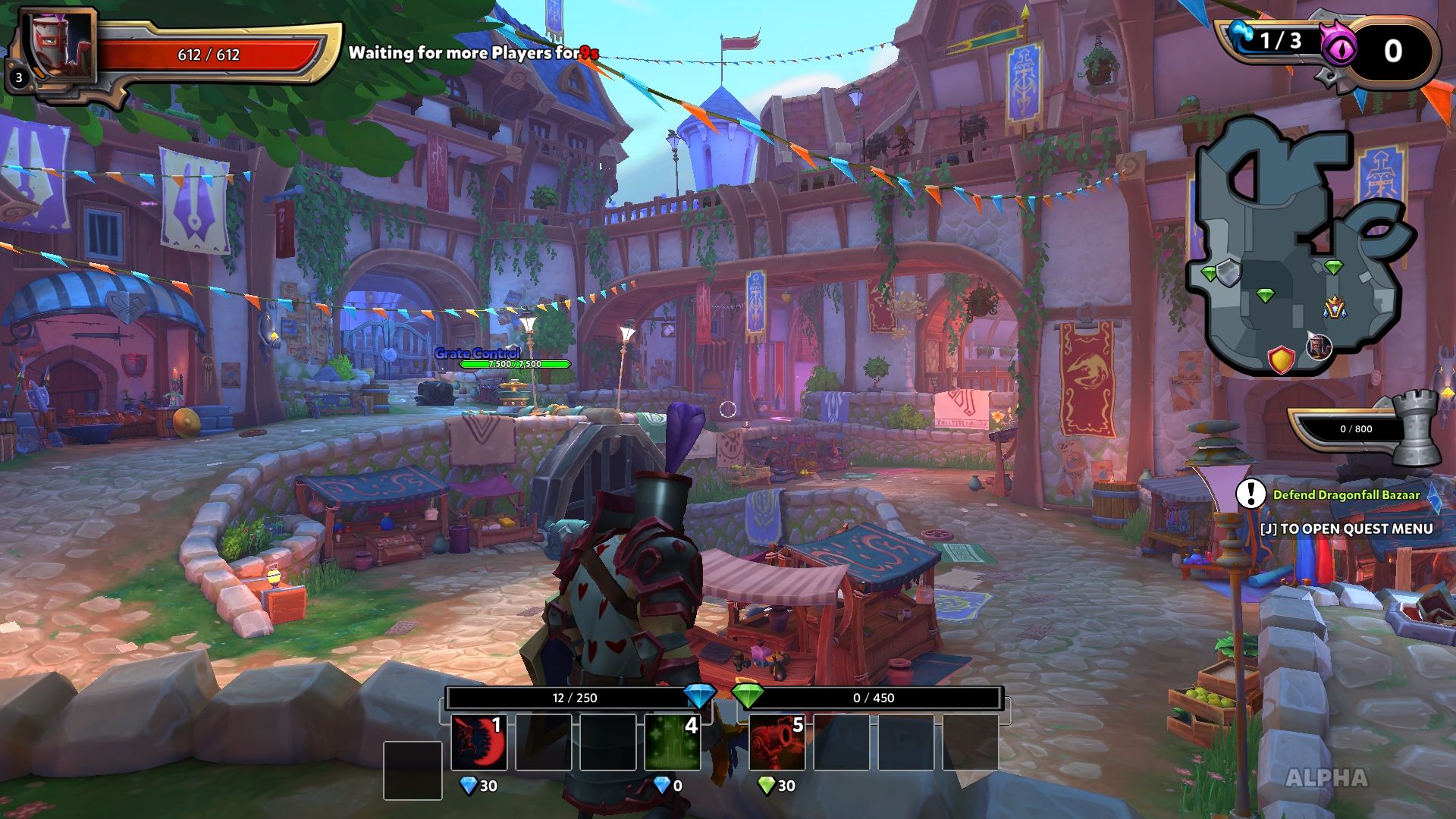Click the red shield marker on the minimap

(1281, 359)
